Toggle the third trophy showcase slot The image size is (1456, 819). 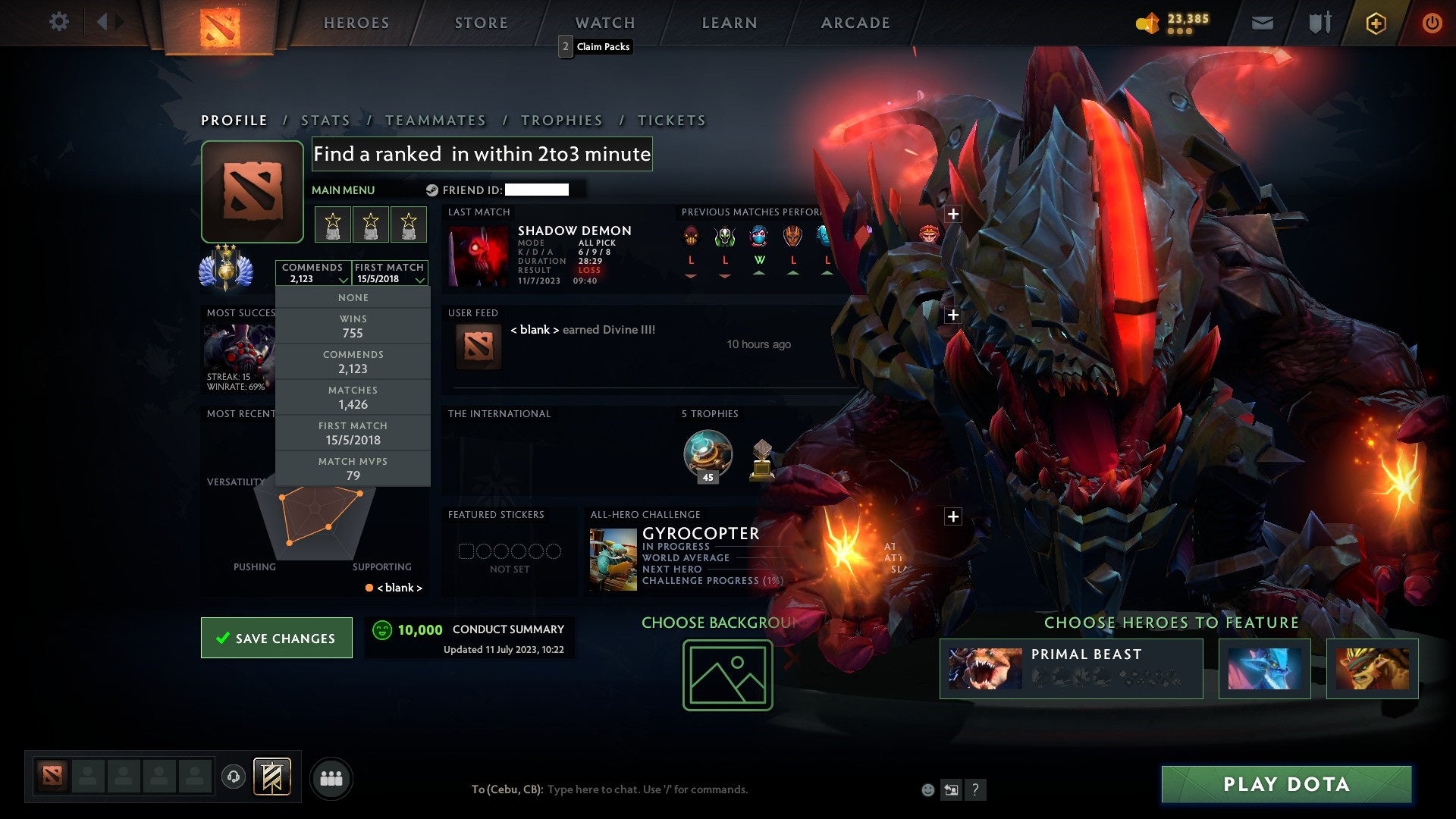tap(409, 224)
